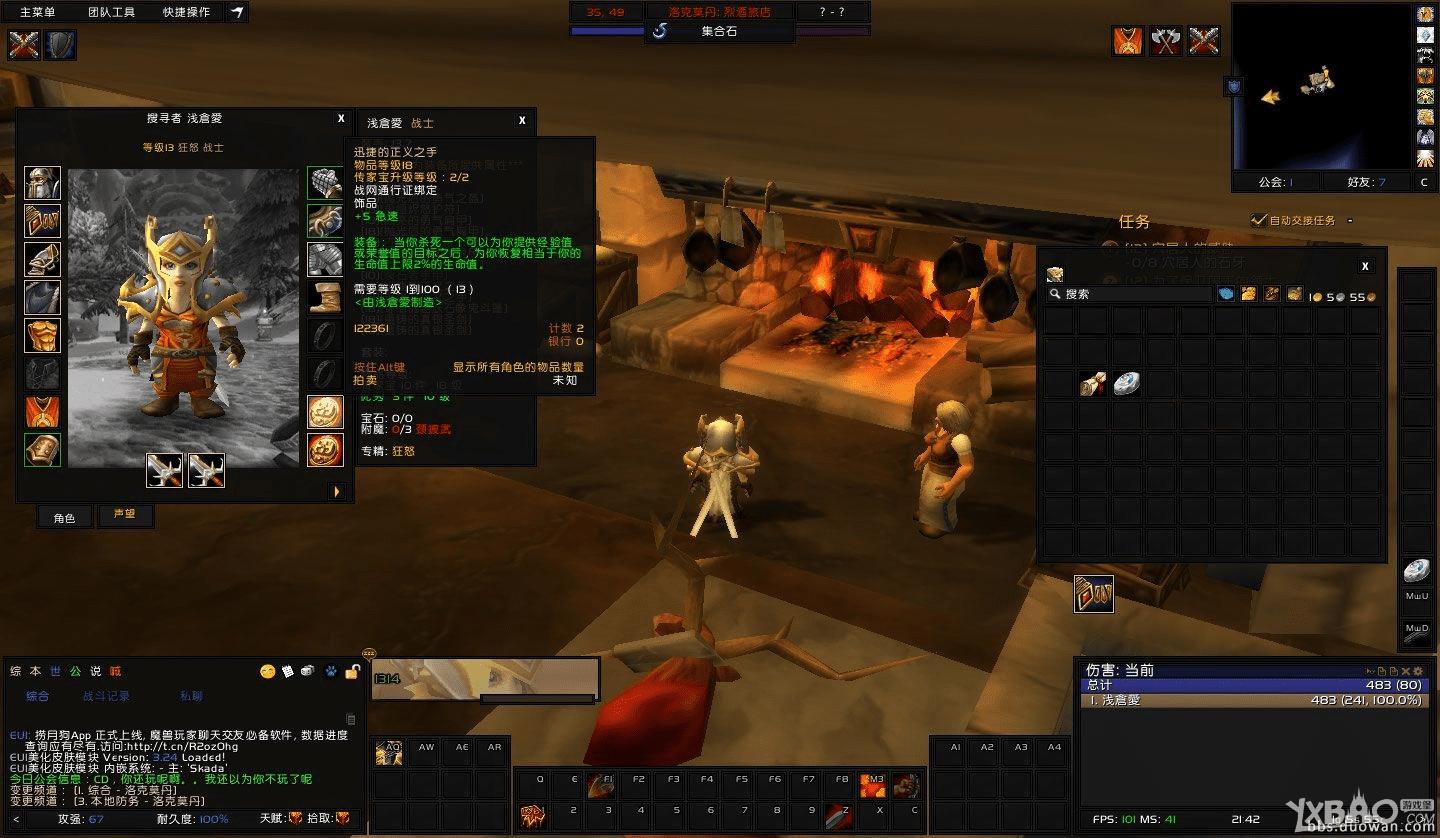The image size is (1440, 838).
Task: Close the bag inventory window
Action: pyautogui.click(x=1365, y=266)
